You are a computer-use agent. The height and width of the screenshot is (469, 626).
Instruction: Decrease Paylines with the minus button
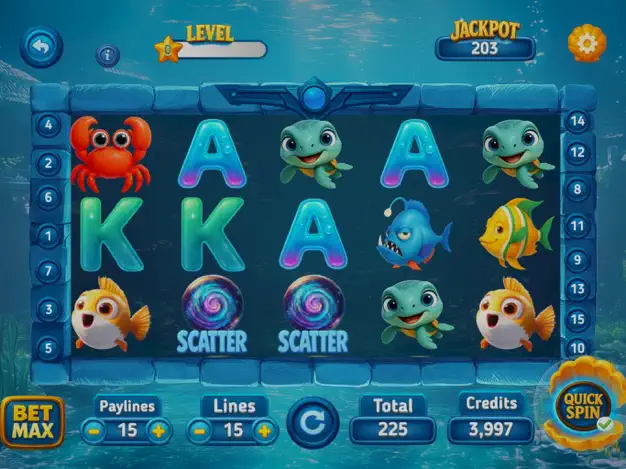(94, 432)
